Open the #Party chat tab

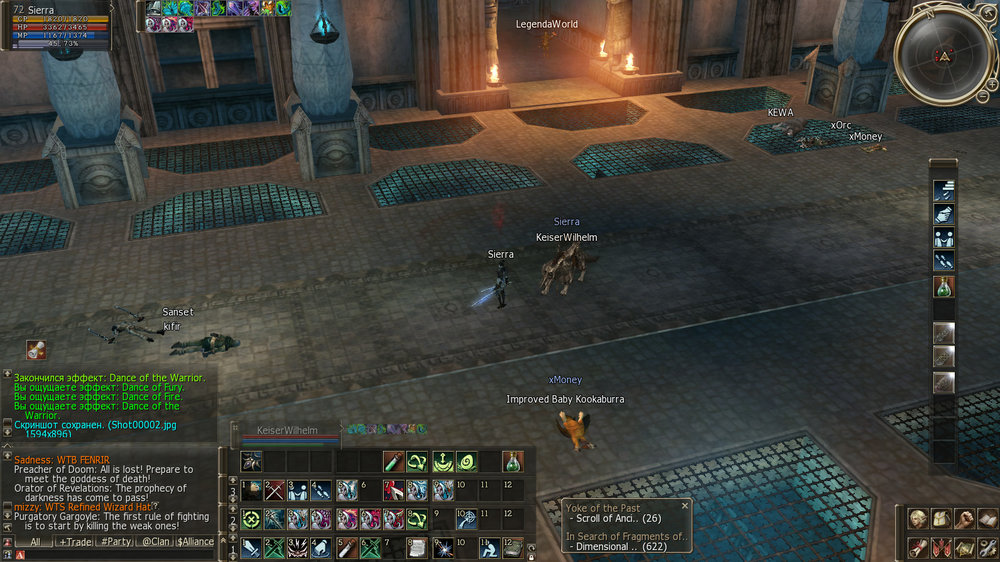(116, 541)
